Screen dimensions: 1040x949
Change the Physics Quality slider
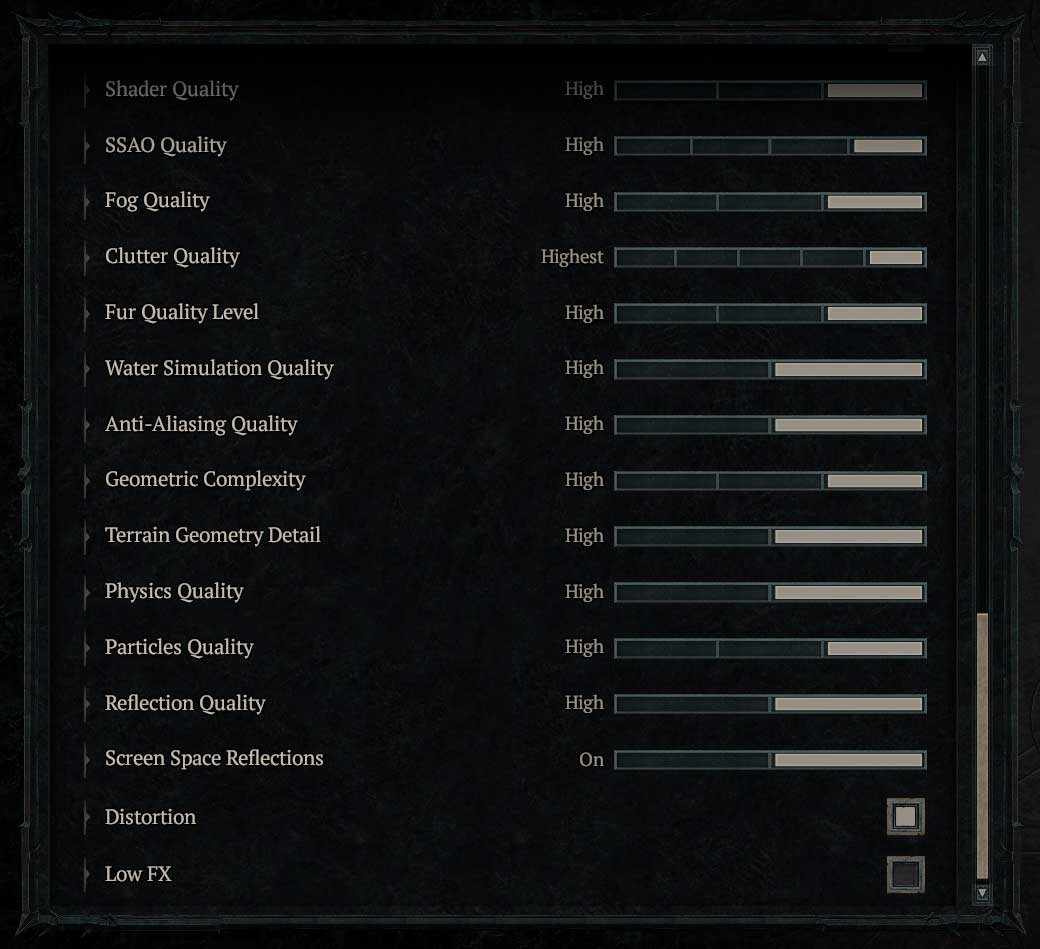click(x=770, y=592)
